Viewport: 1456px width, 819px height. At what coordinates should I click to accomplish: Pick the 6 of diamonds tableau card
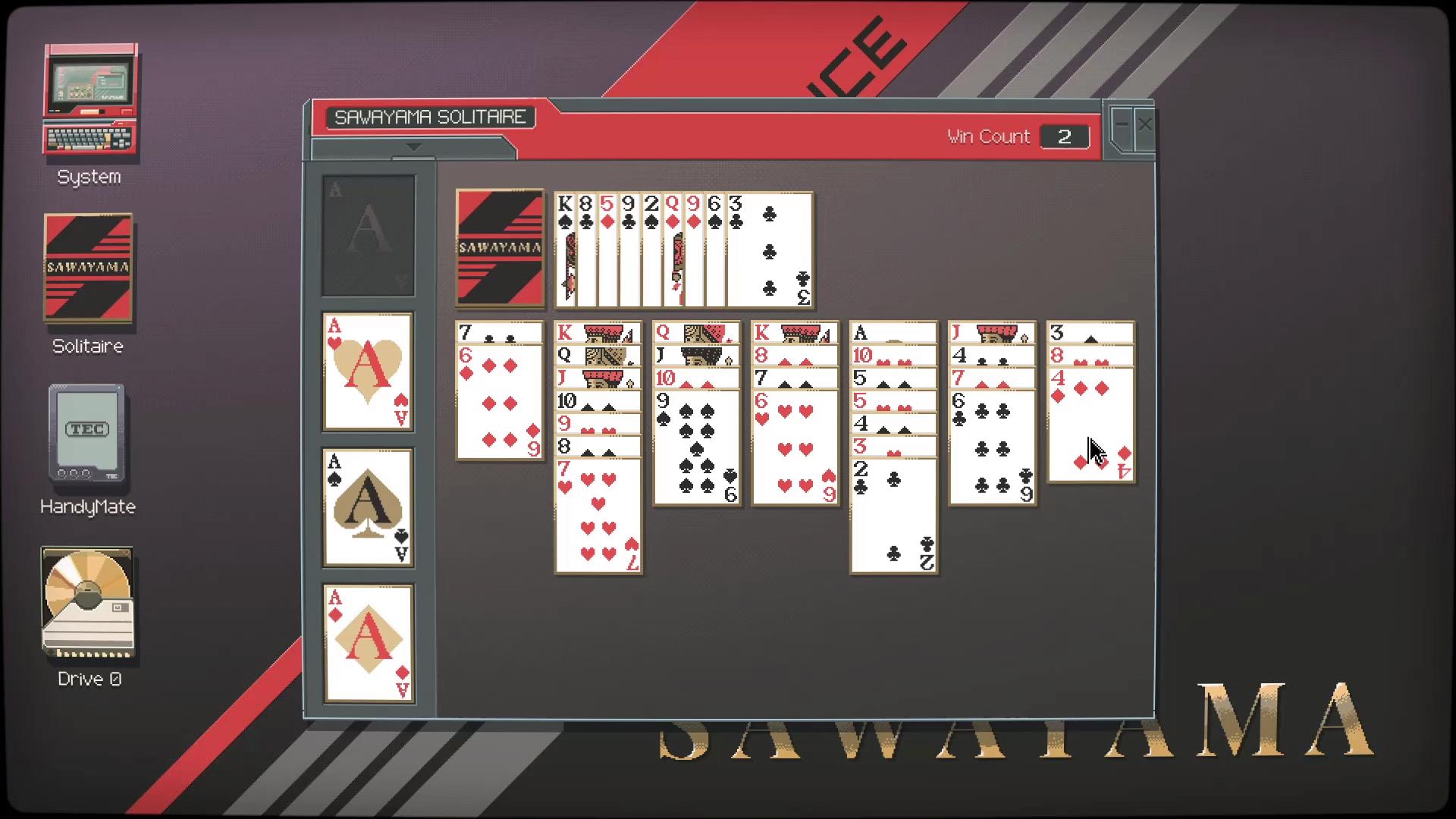(500, 402)
